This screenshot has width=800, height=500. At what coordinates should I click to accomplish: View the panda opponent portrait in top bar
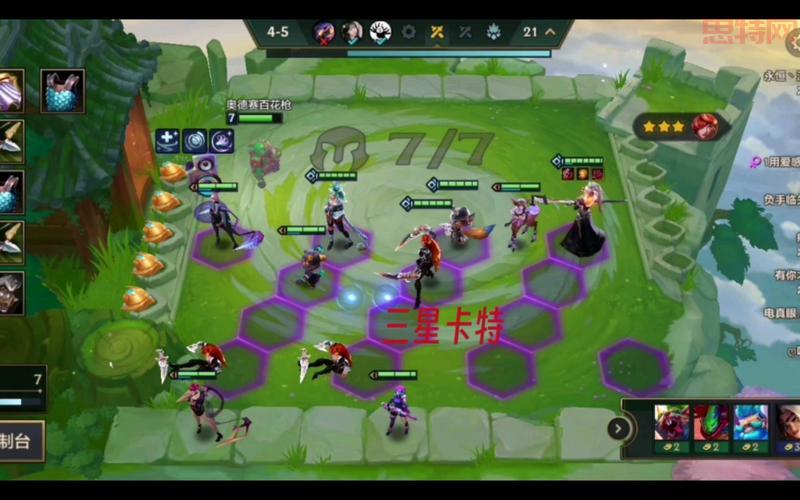click(380, 32)
